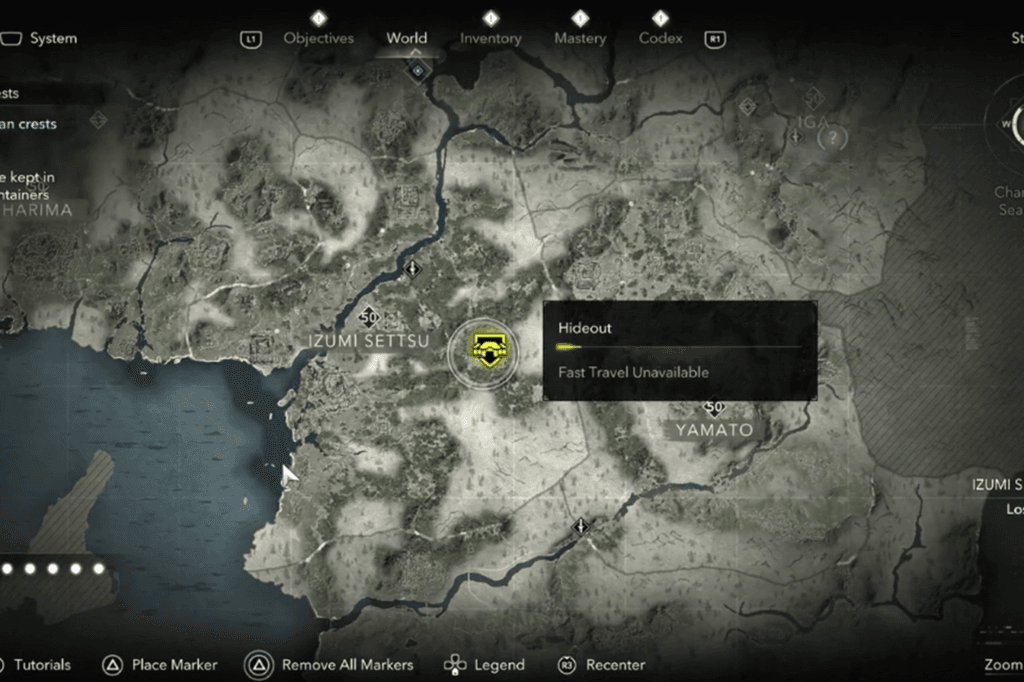The width and height of the screenshot is (1024, 682).
Task: Open the Tutorials panel
Action: [x=42, y=664]
